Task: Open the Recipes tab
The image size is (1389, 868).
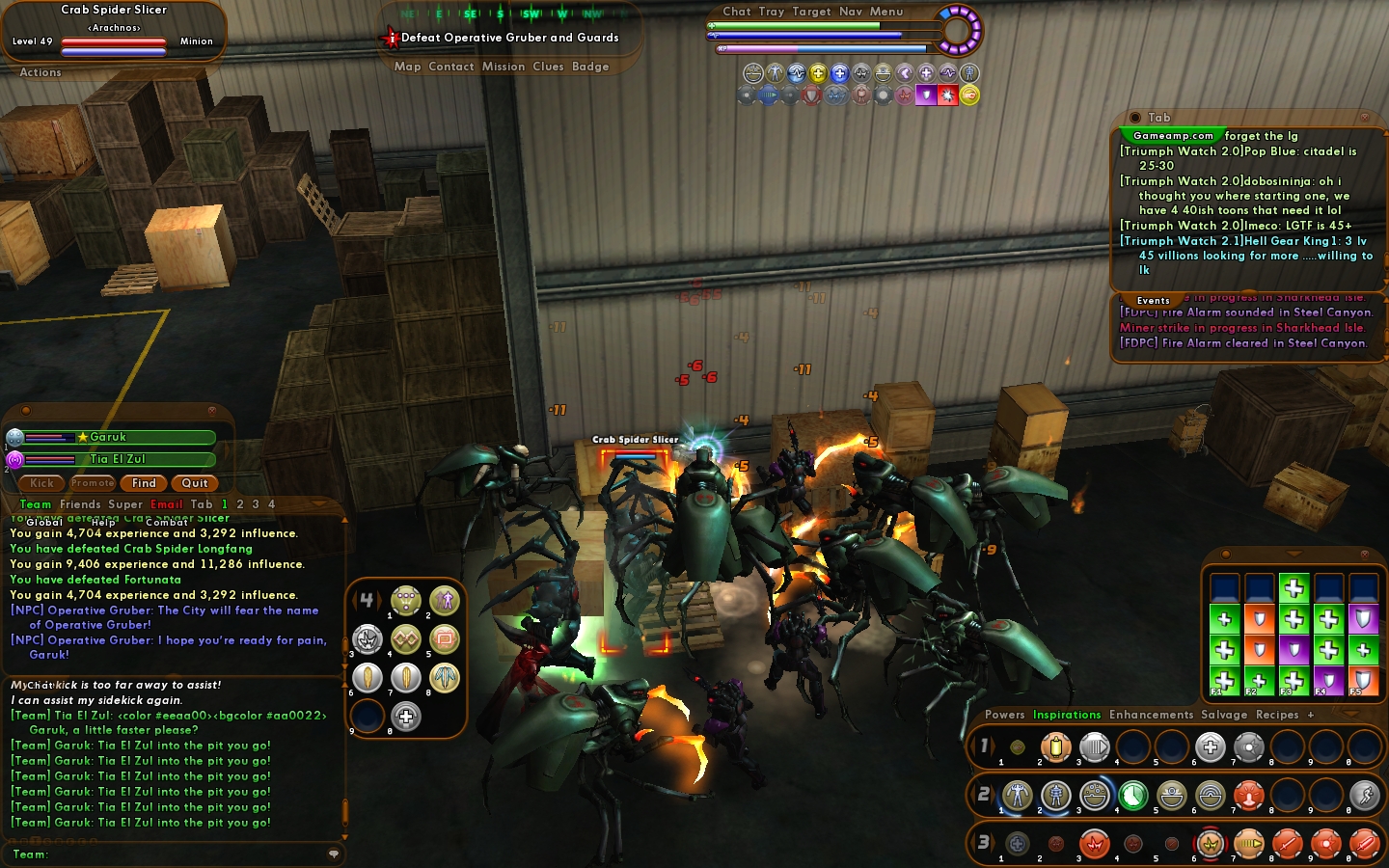Action: (1277, 715)
